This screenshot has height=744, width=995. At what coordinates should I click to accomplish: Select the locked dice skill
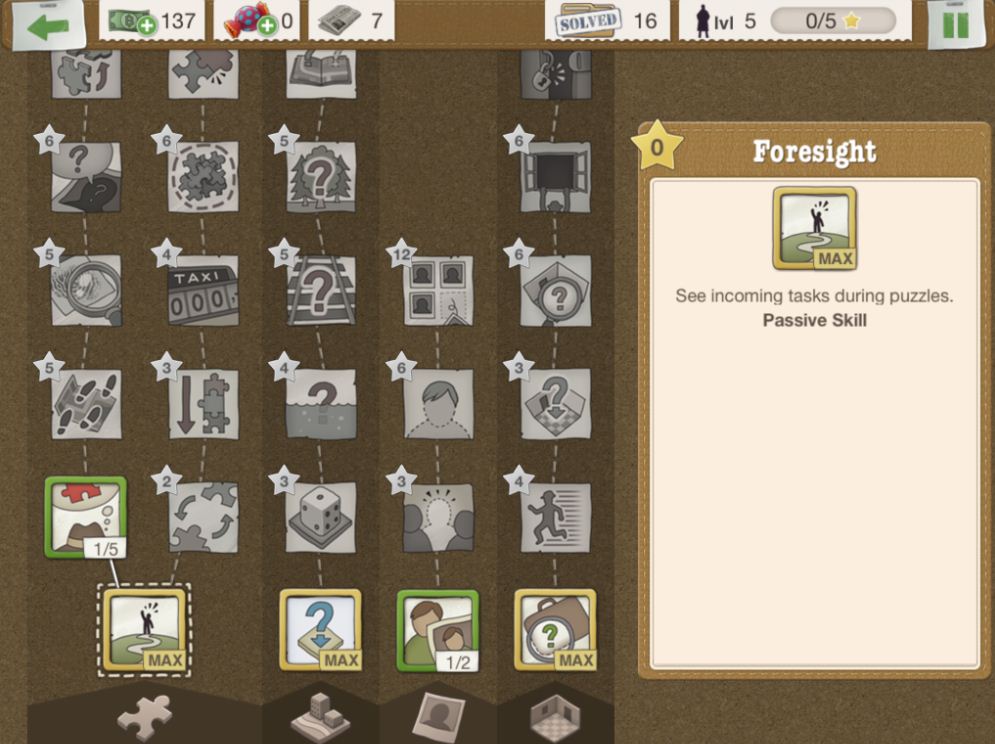click(x=320, y=517)
